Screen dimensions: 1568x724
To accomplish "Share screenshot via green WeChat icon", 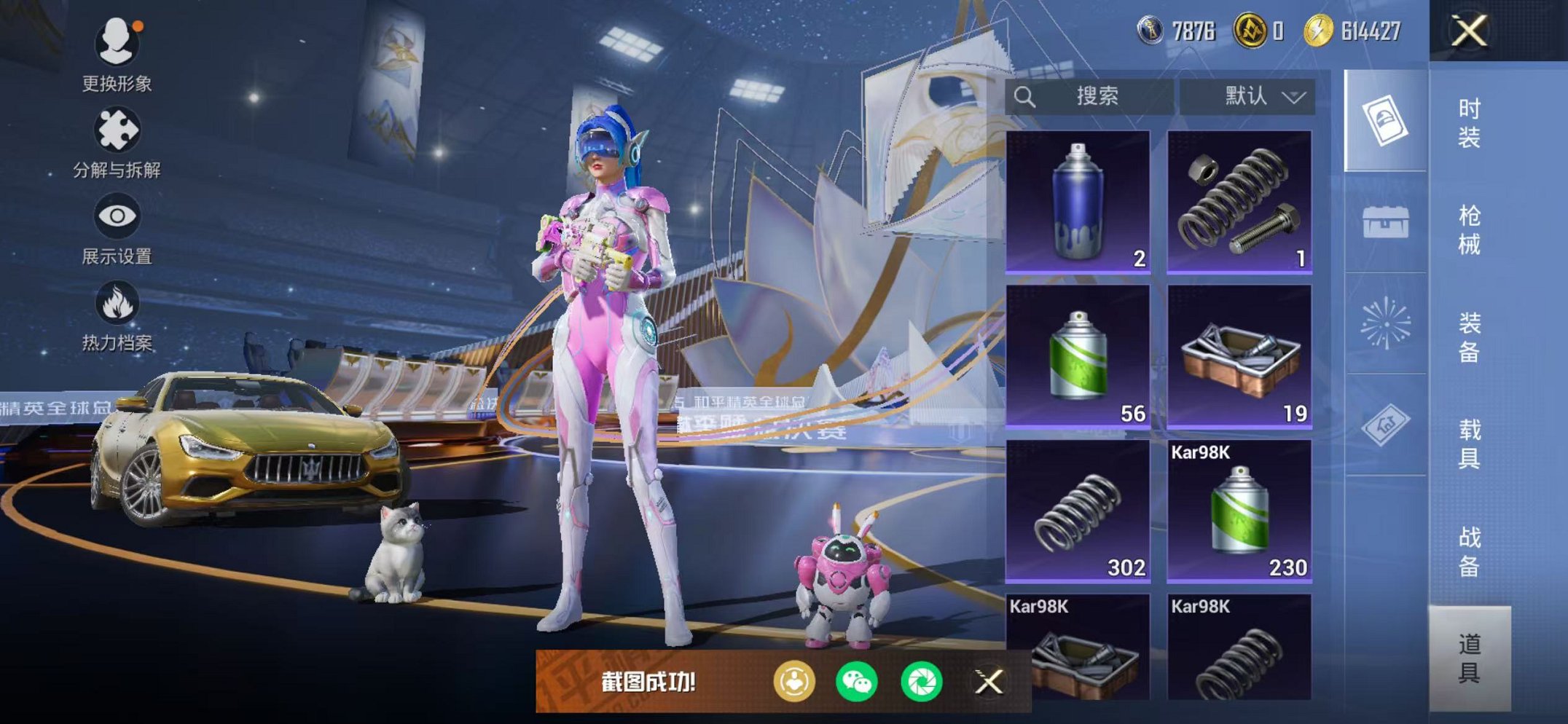I will (857, 682).
